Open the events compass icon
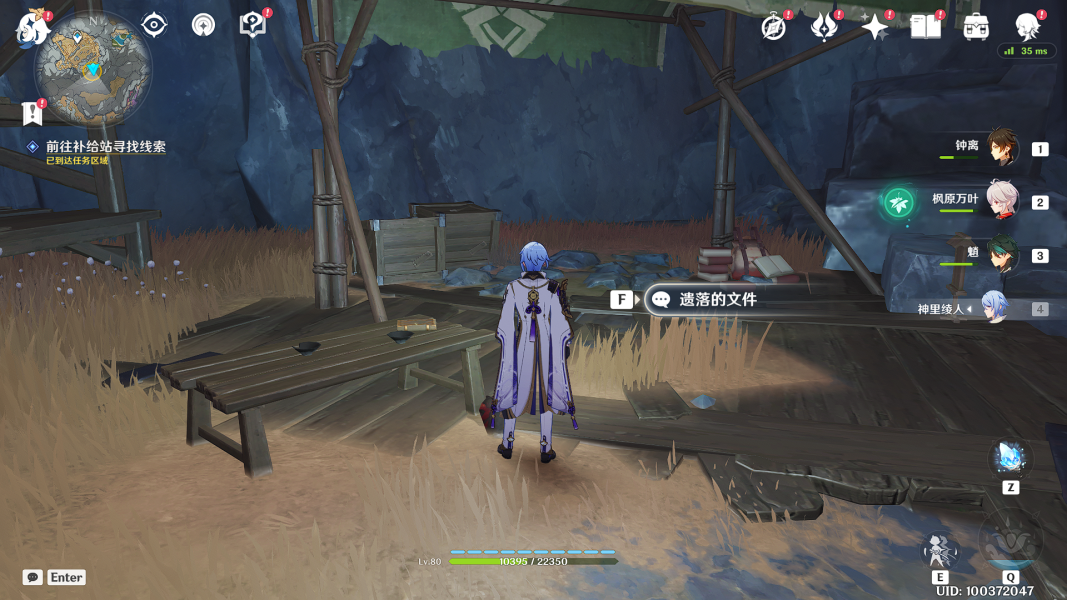The width and height of the screenshot is (1067, 600). pyautogui.click(x=773, y=27)
